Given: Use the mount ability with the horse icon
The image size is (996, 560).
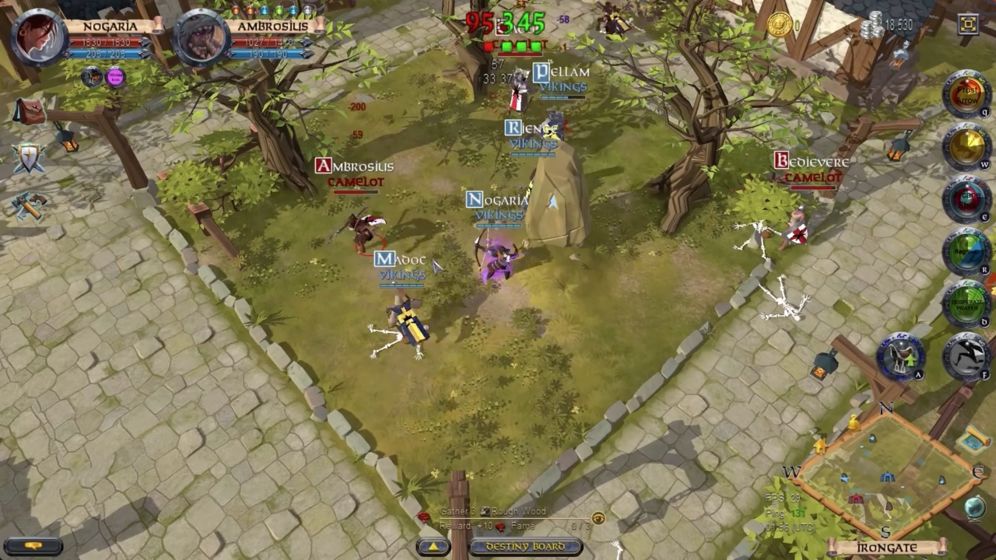Looking at the screenshot, I should (900, 356).
